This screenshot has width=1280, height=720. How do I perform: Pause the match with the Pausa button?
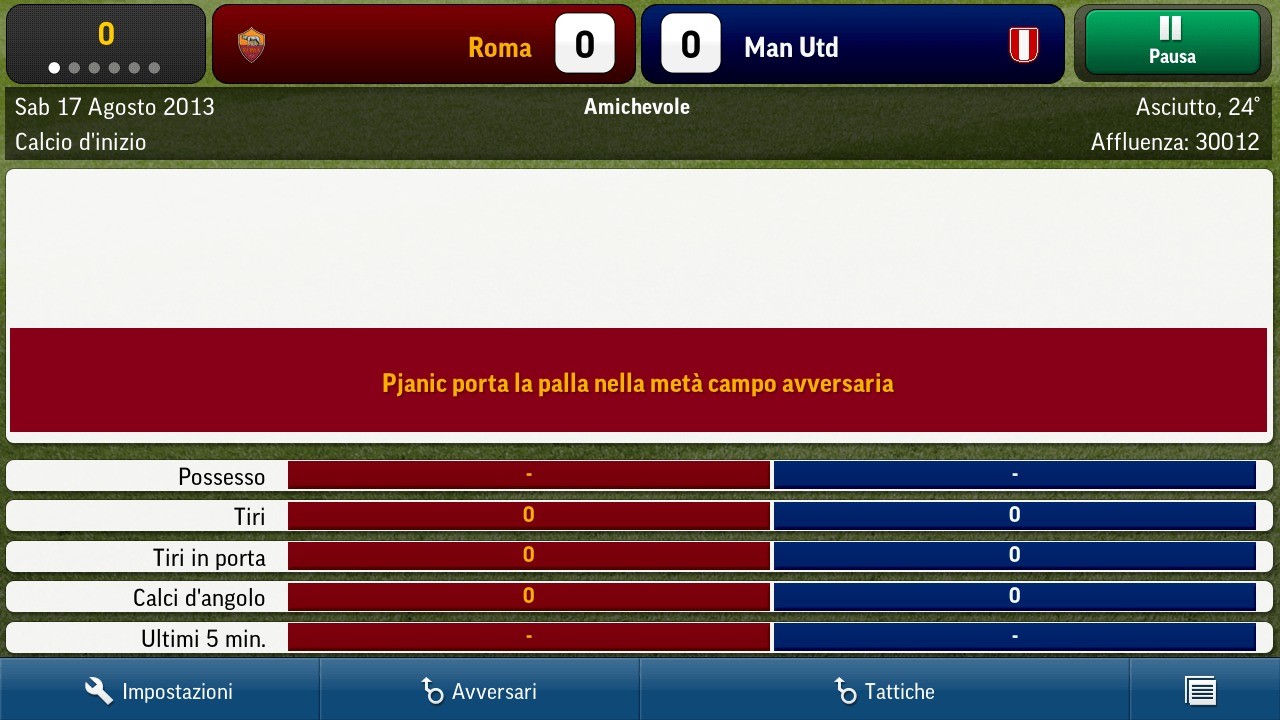[1171, 43]
